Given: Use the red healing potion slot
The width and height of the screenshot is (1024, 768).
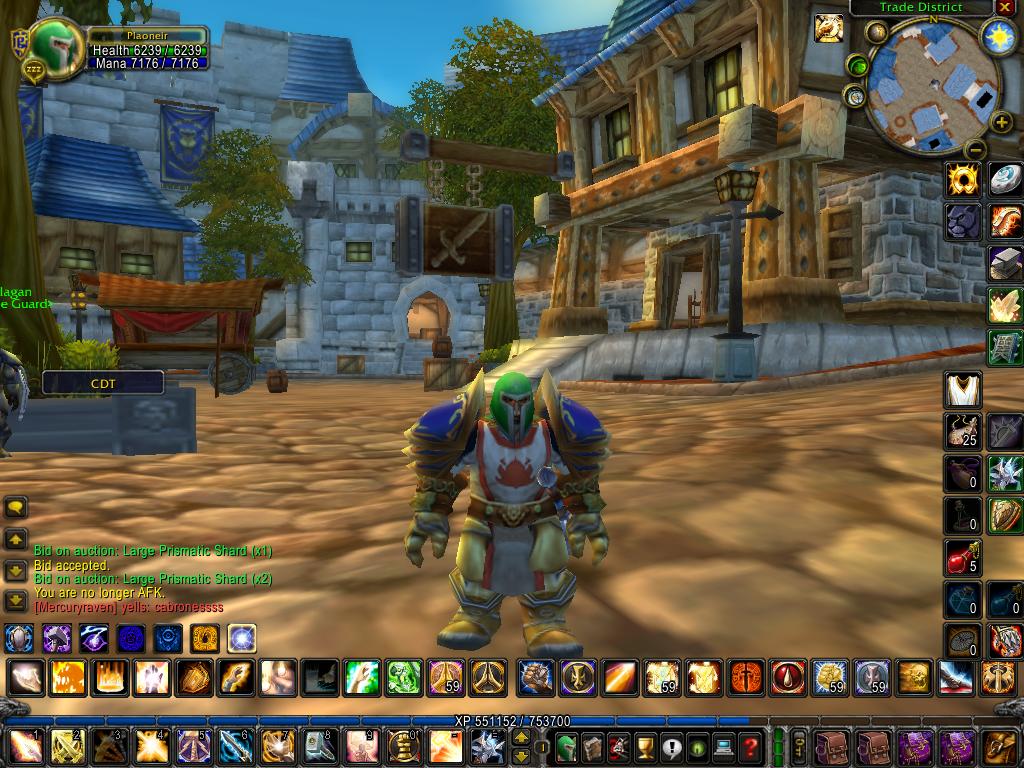Looking at the screenshot, I should click(x=963, y=558).
